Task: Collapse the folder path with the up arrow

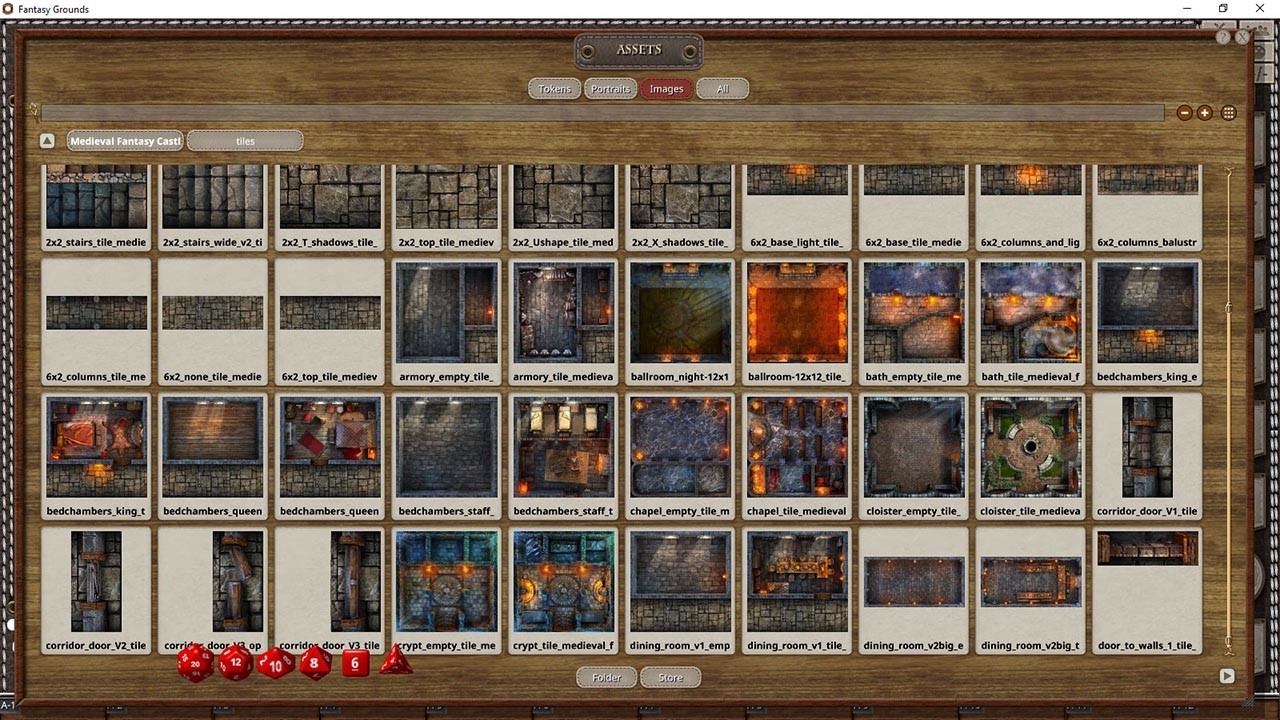Action: [47, 140]
